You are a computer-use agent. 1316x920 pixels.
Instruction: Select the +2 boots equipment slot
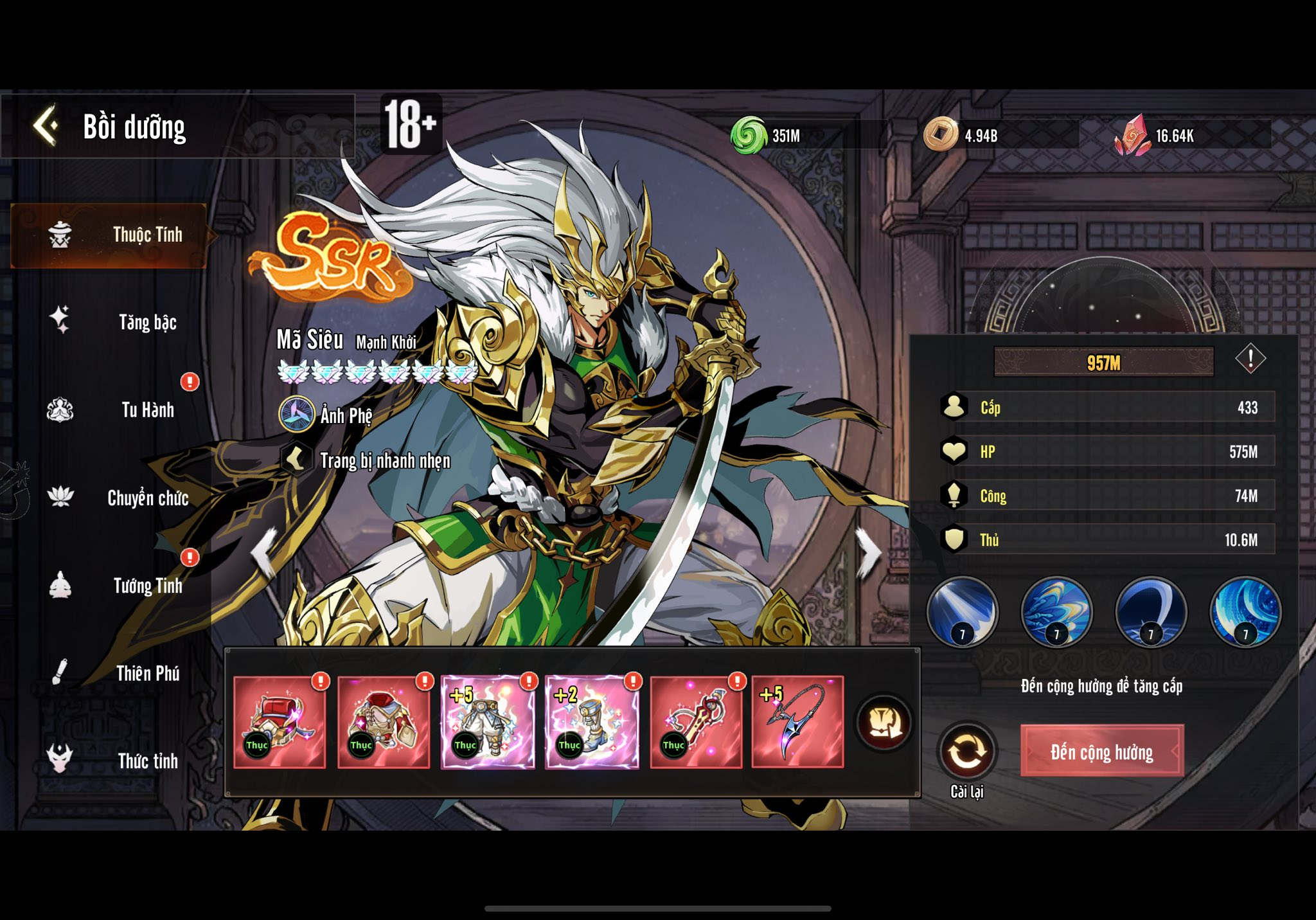pos(592,722)
